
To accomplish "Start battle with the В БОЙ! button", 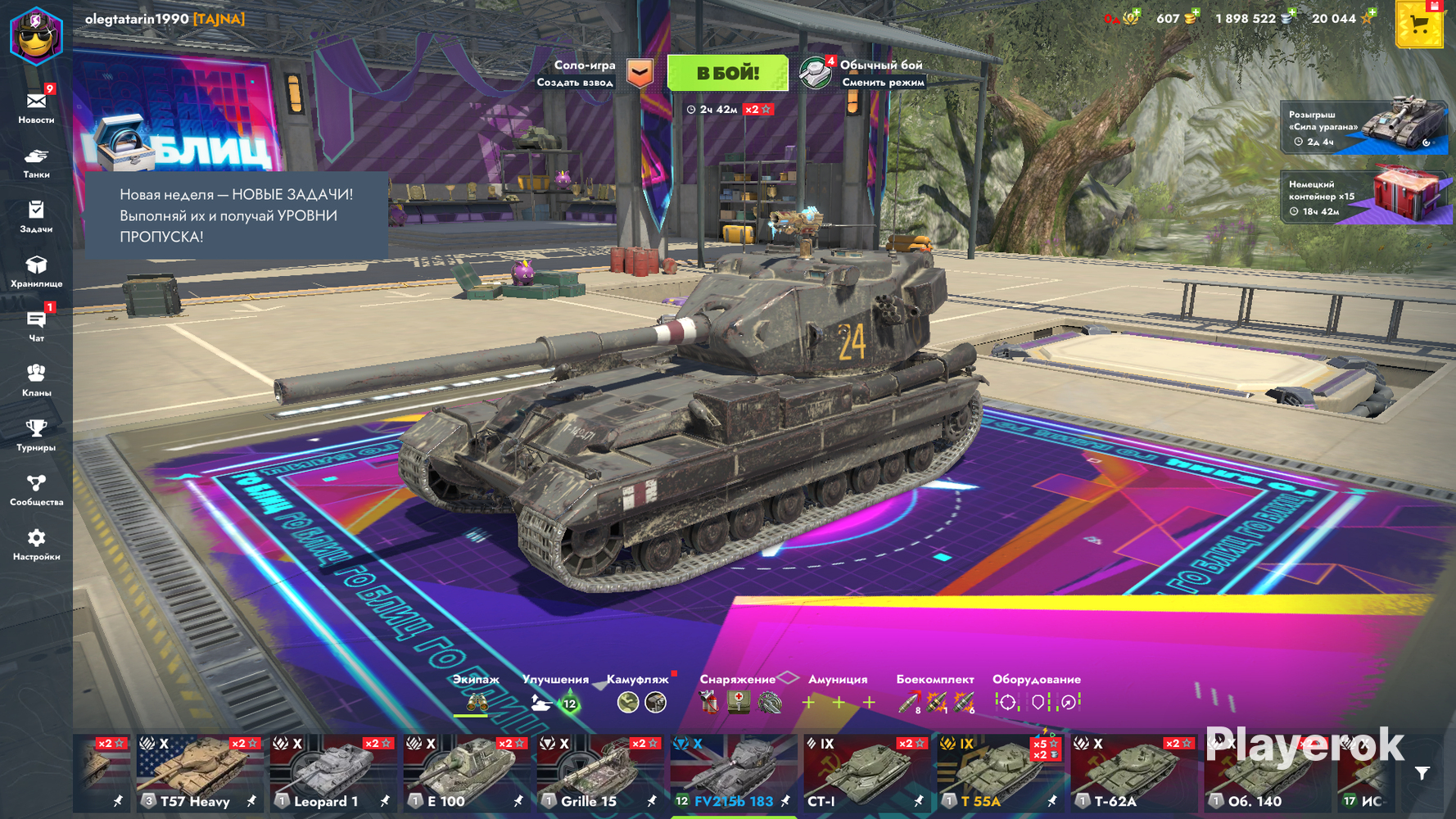I will (x=727, y=74).
